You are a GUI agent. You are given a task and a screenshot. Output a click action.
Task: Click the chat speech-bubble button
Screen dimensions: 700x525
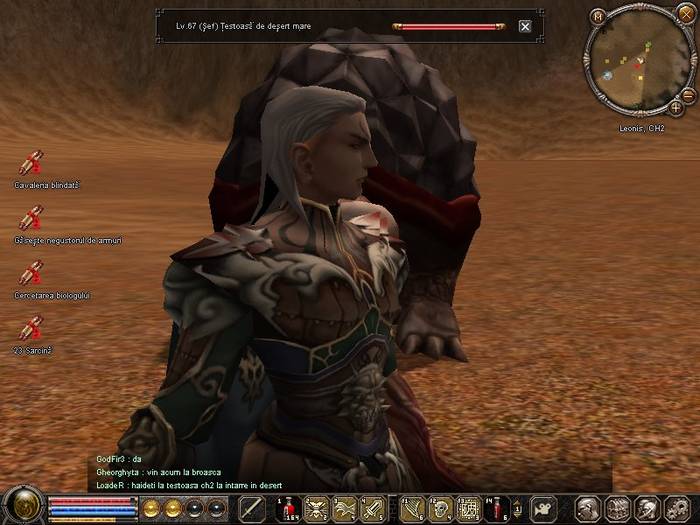[543, 508]
